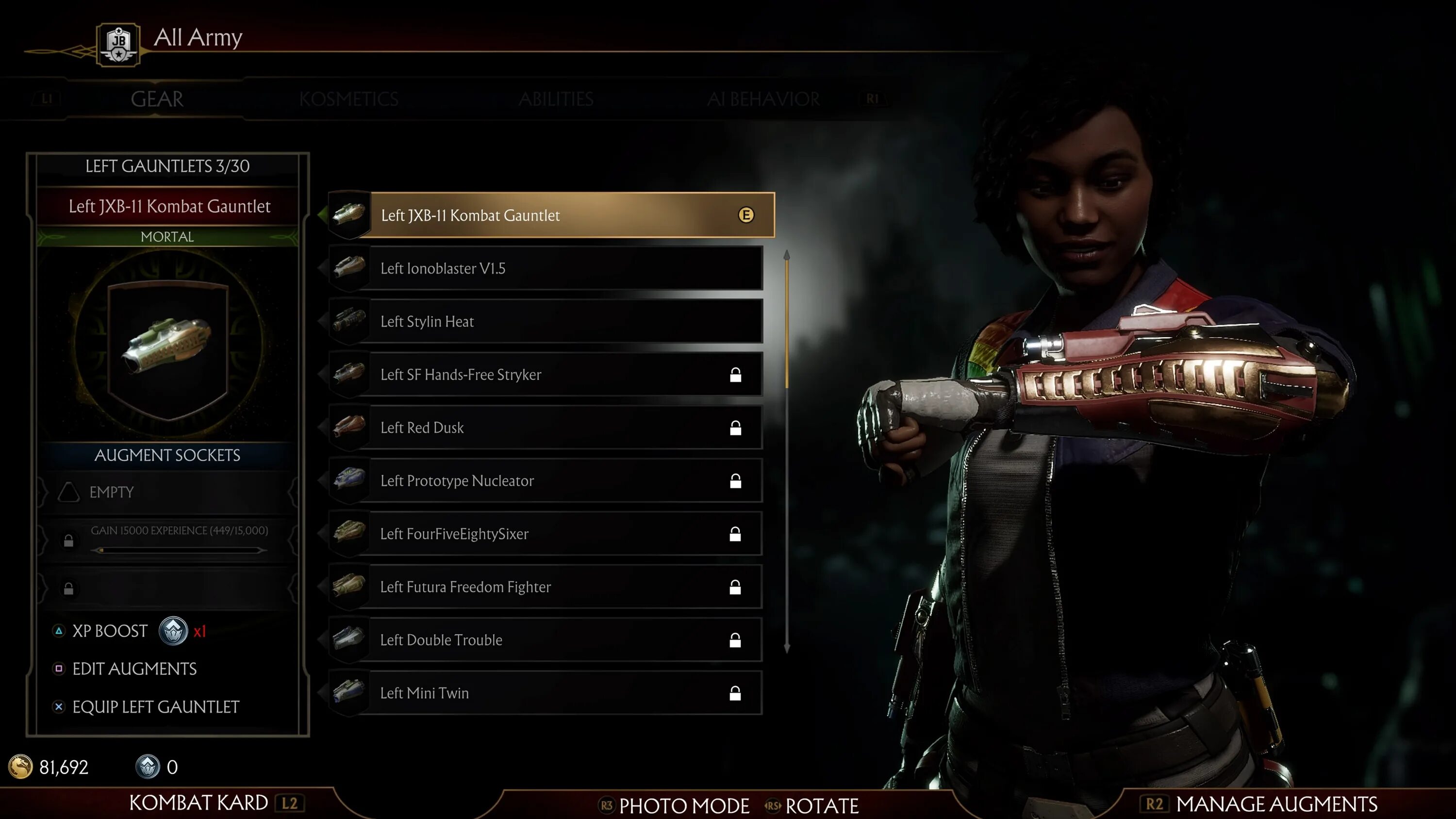Equip the left gauntlet
The height and width of the screenshot is (819, 1456).
point(155,707)
